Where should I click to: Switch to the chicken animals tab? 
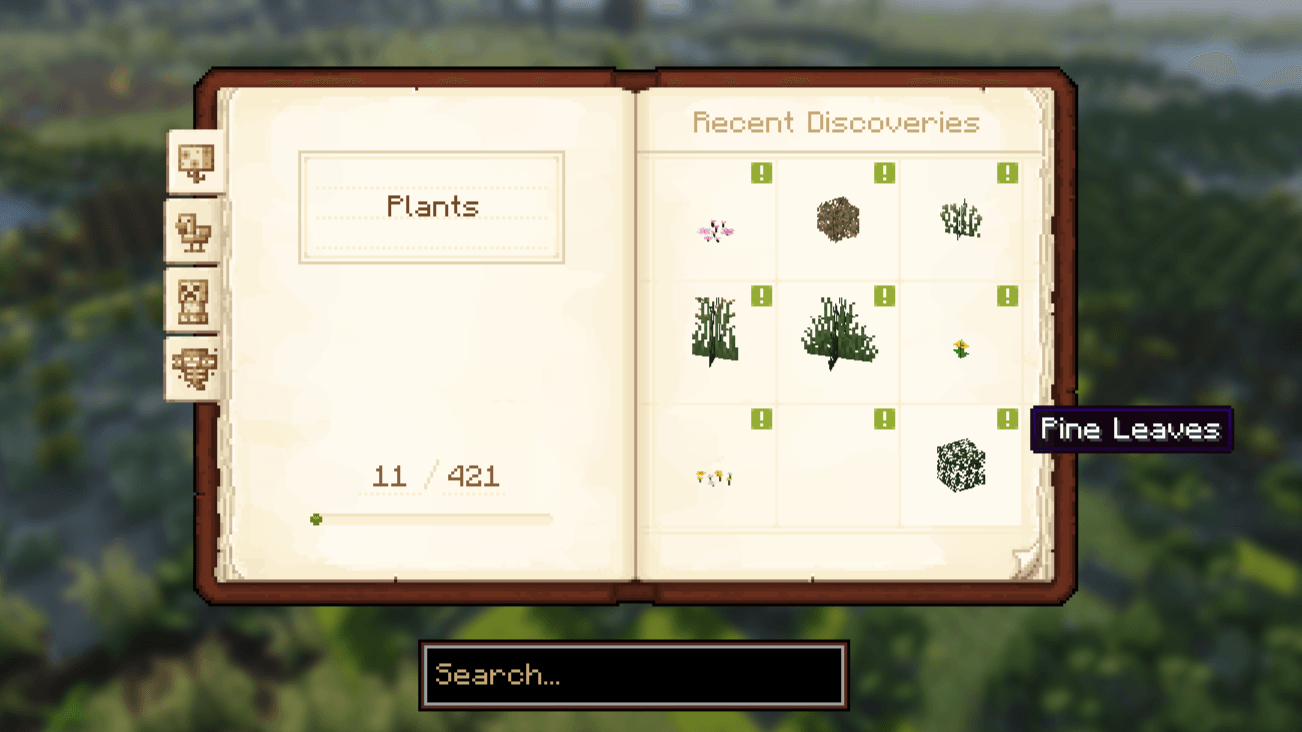(194, 234)
